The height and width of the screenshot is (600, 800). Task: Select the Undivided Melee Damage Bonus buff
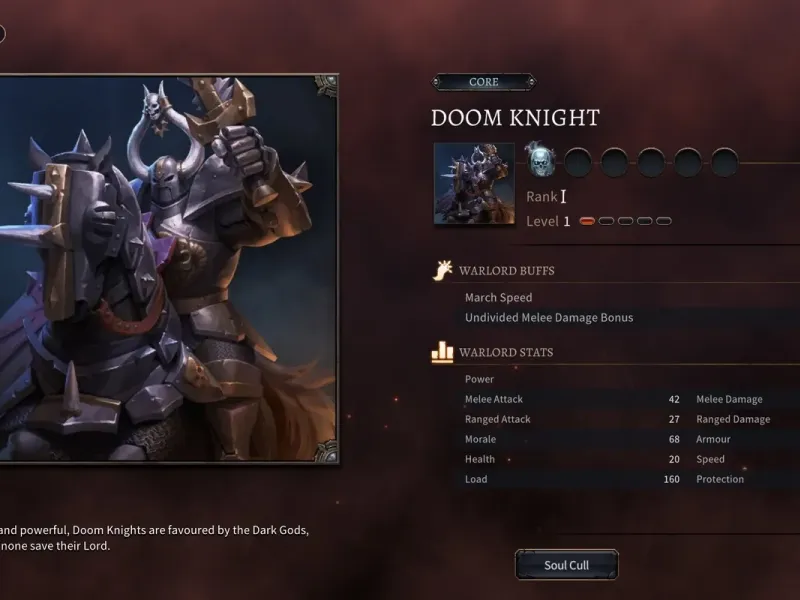coord(549,318)
